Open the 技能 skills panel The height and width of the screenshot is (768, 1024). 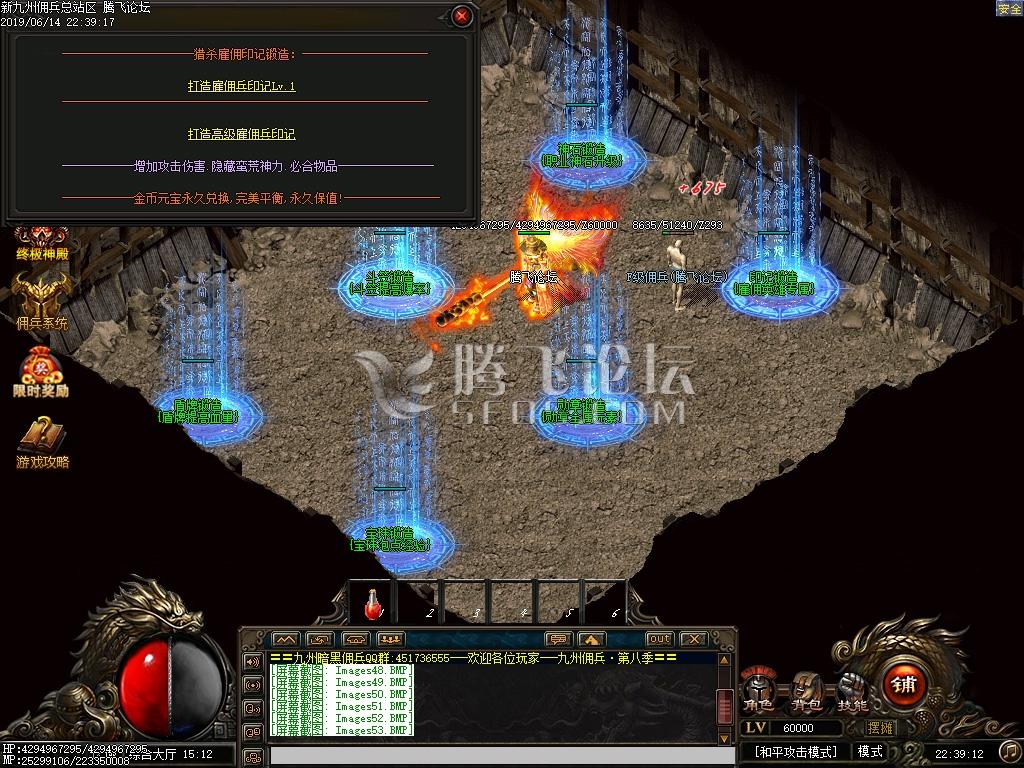852,690
